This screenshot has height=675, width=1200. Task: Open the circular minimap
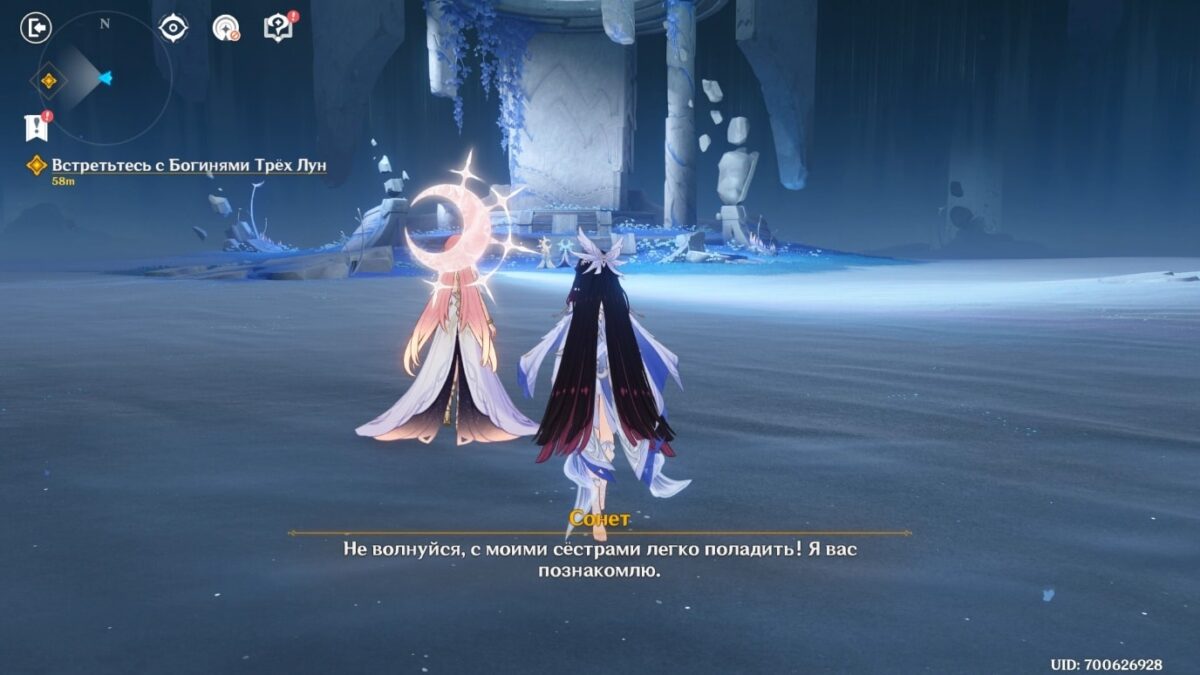click(105, 78)
